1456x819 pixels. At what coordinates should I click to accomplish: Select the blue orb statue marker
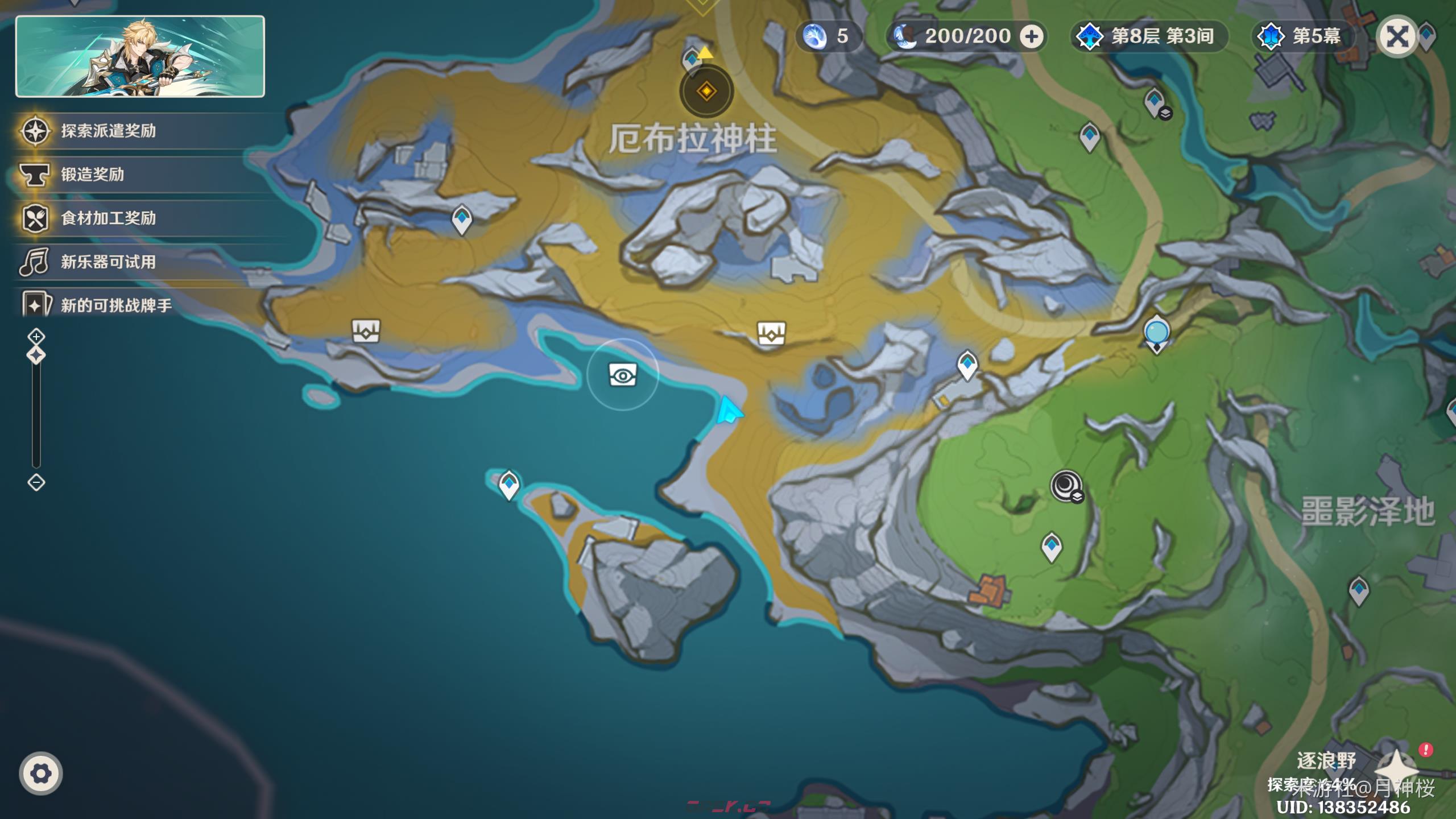1156,333
